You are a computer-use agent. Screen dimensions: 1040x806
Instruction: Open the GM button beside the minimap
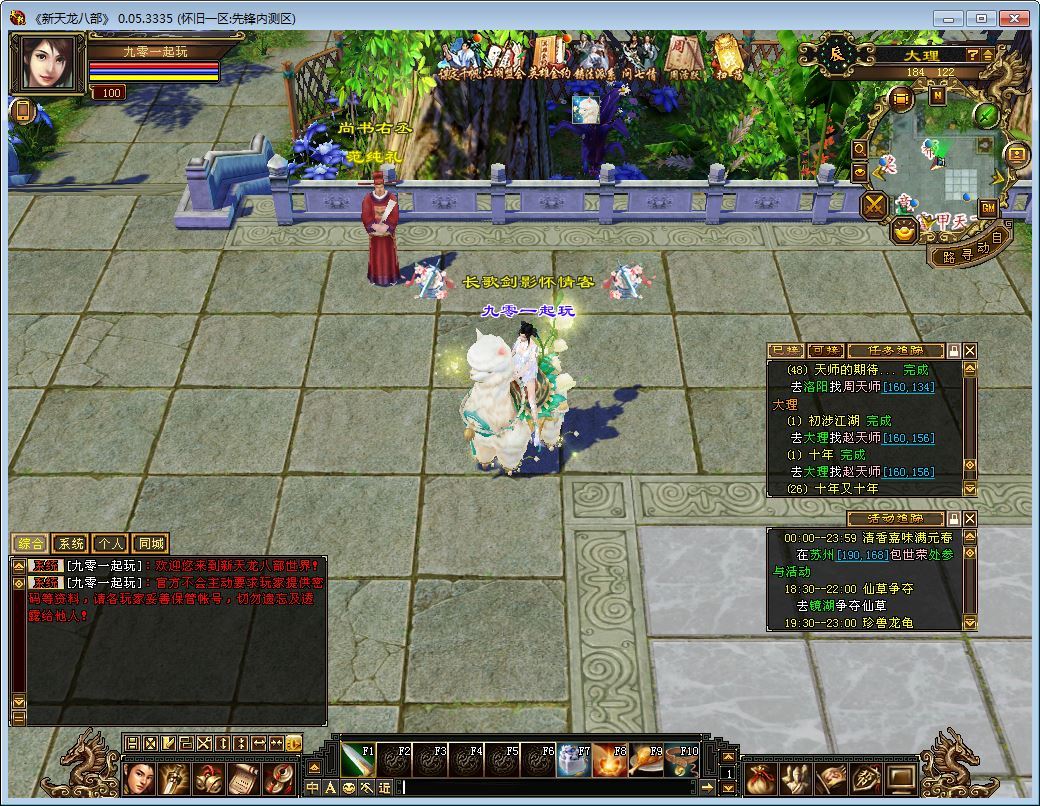click(x=987, y=208)
